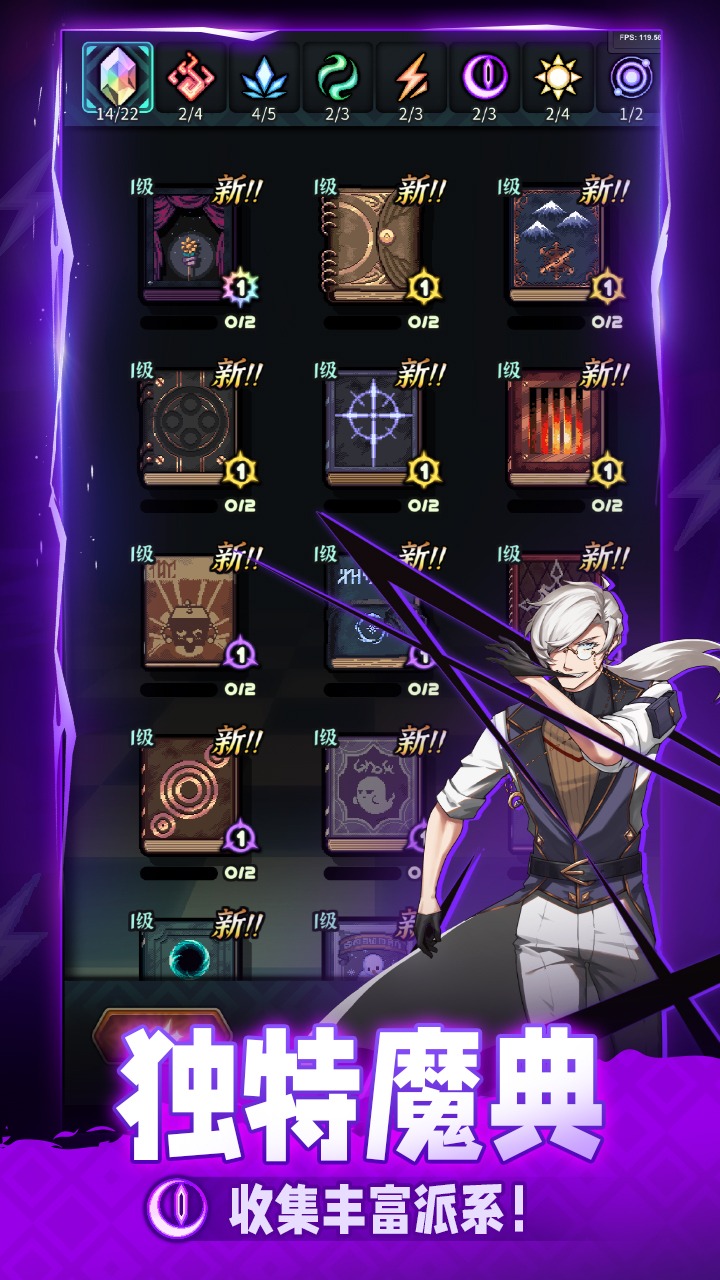The width and height of the screenshot is (720, 1280).
Task: Switch to the purple orbit ring tab
Action: coord(630,78)
